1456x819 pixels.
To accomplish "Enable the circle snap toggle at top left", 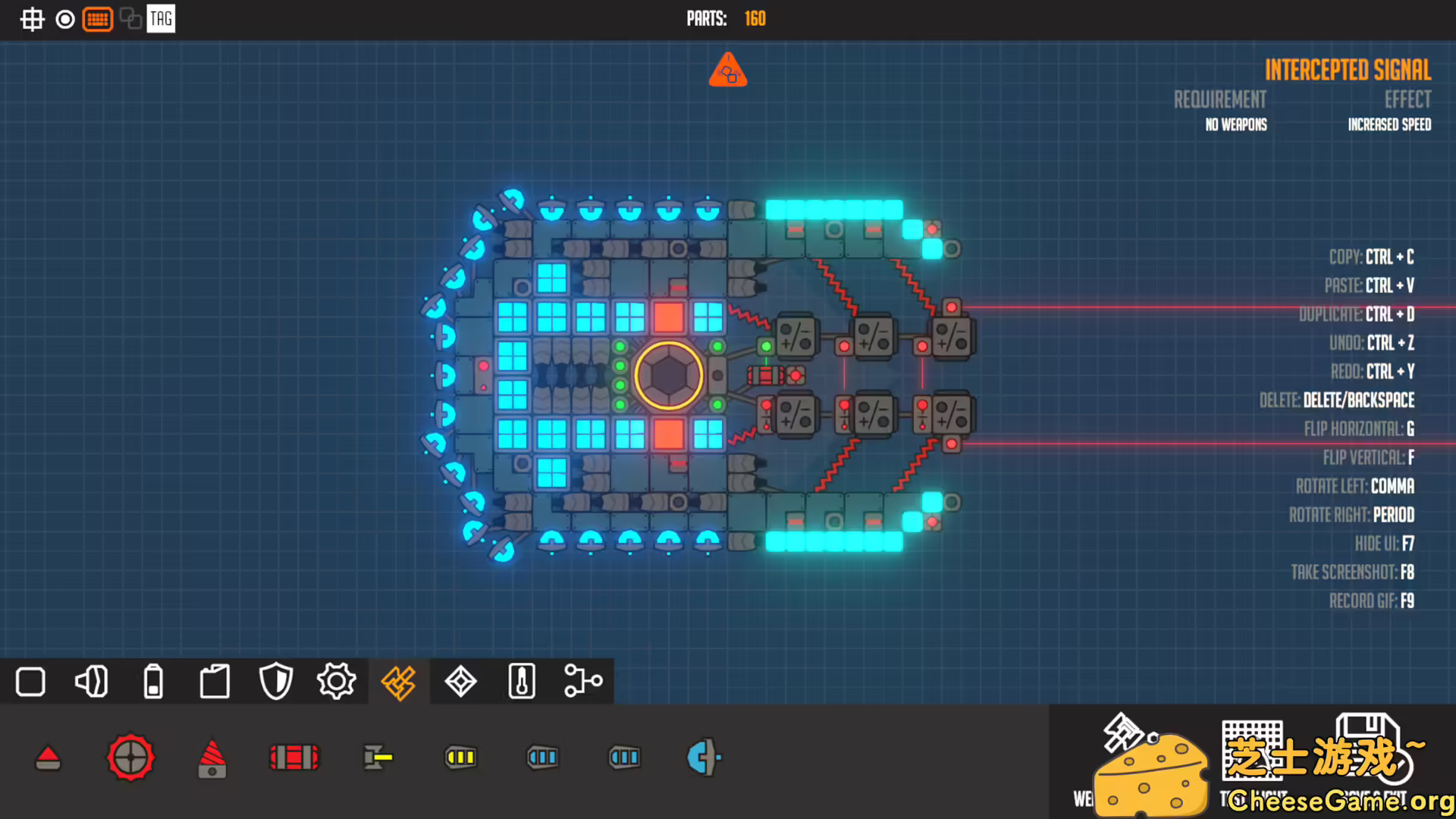I will [64, 19].
